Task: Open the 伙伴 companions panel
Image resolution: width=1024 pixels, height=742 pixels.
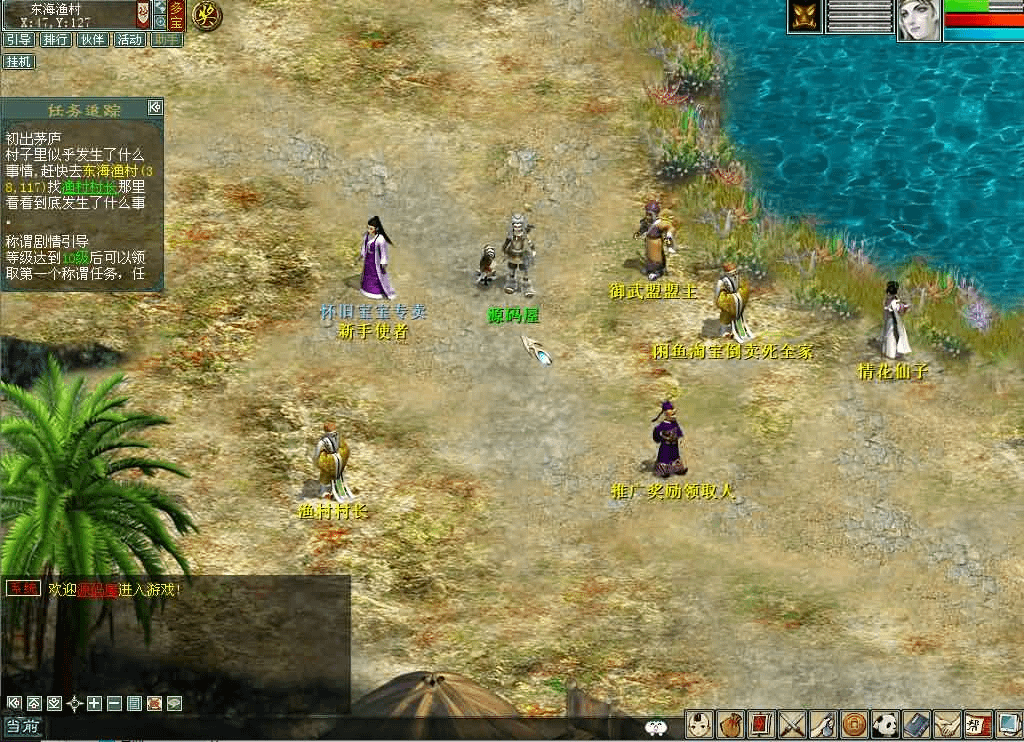Action: (92, 40)
